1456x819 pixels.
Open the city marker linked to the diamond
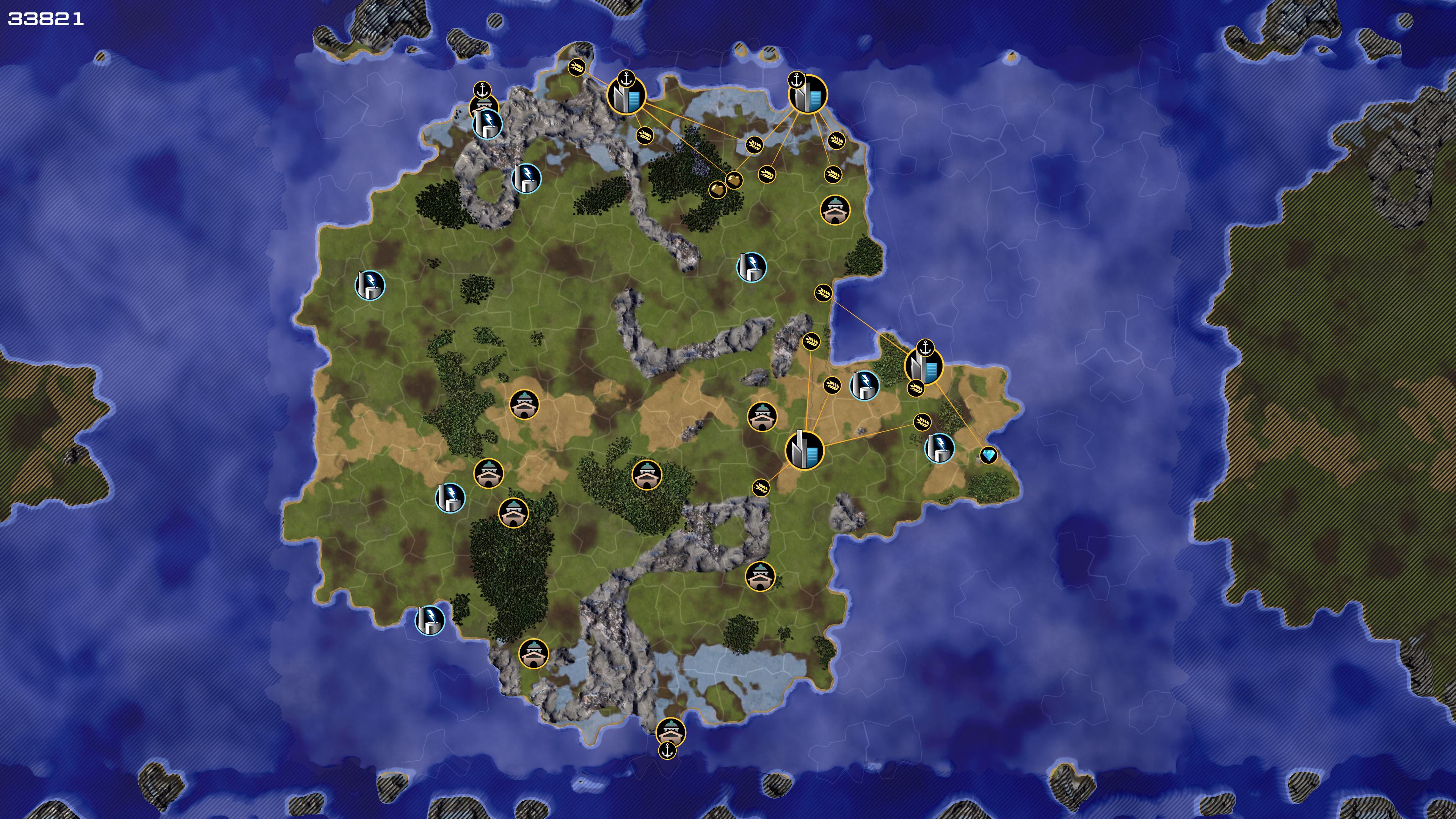[x=924, y=366]
